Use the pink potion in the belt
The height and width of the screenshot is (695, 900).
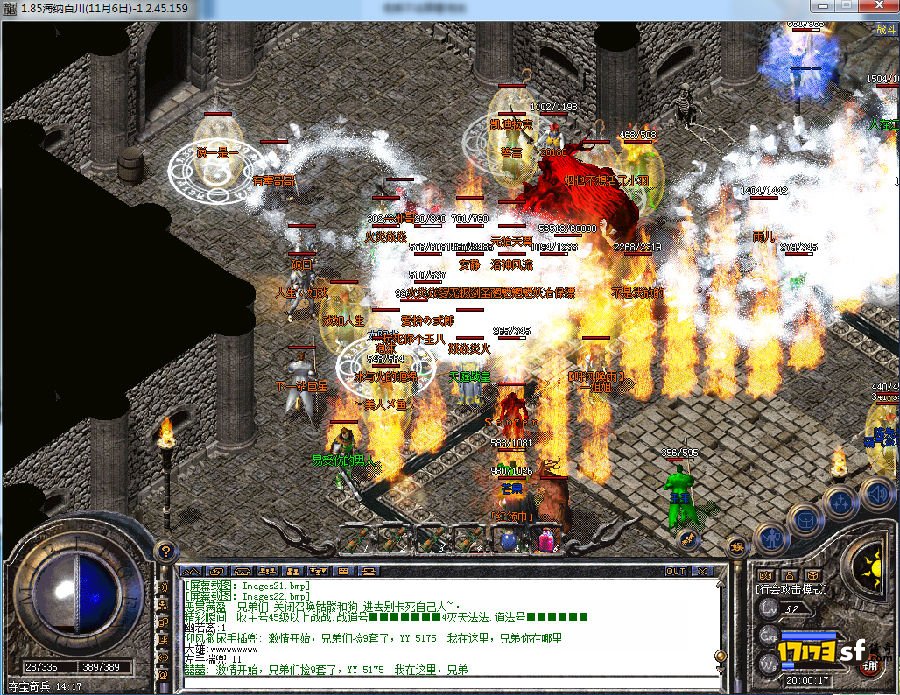tap(546, 540)
